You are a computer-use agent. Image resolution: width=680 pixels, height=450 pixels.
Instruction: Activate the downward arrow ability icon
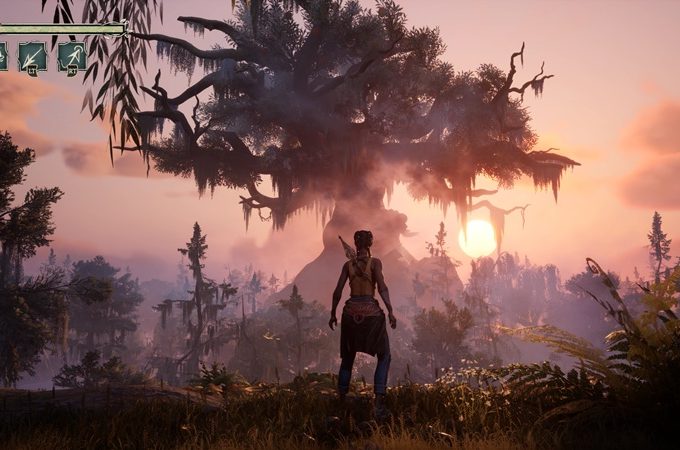pos(32,56)
